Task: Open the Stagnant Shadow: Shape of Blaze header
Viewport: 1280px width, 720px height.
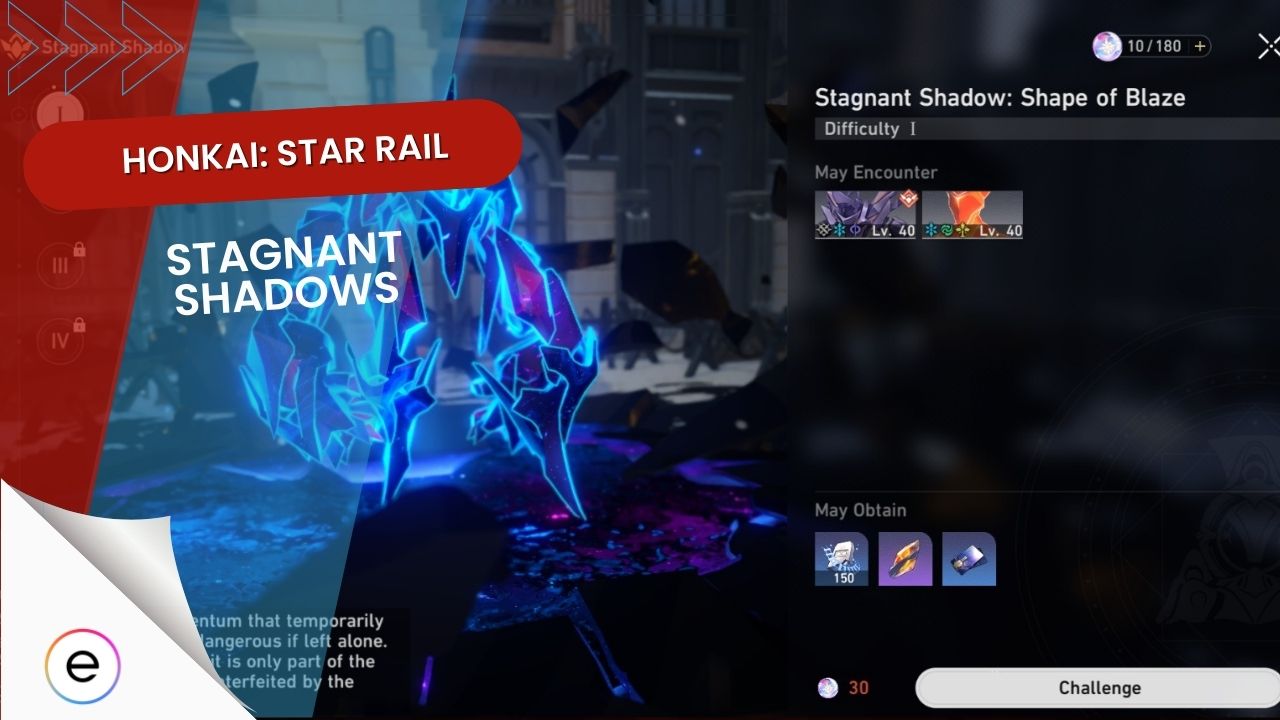Action: (x=1000, y=98)
